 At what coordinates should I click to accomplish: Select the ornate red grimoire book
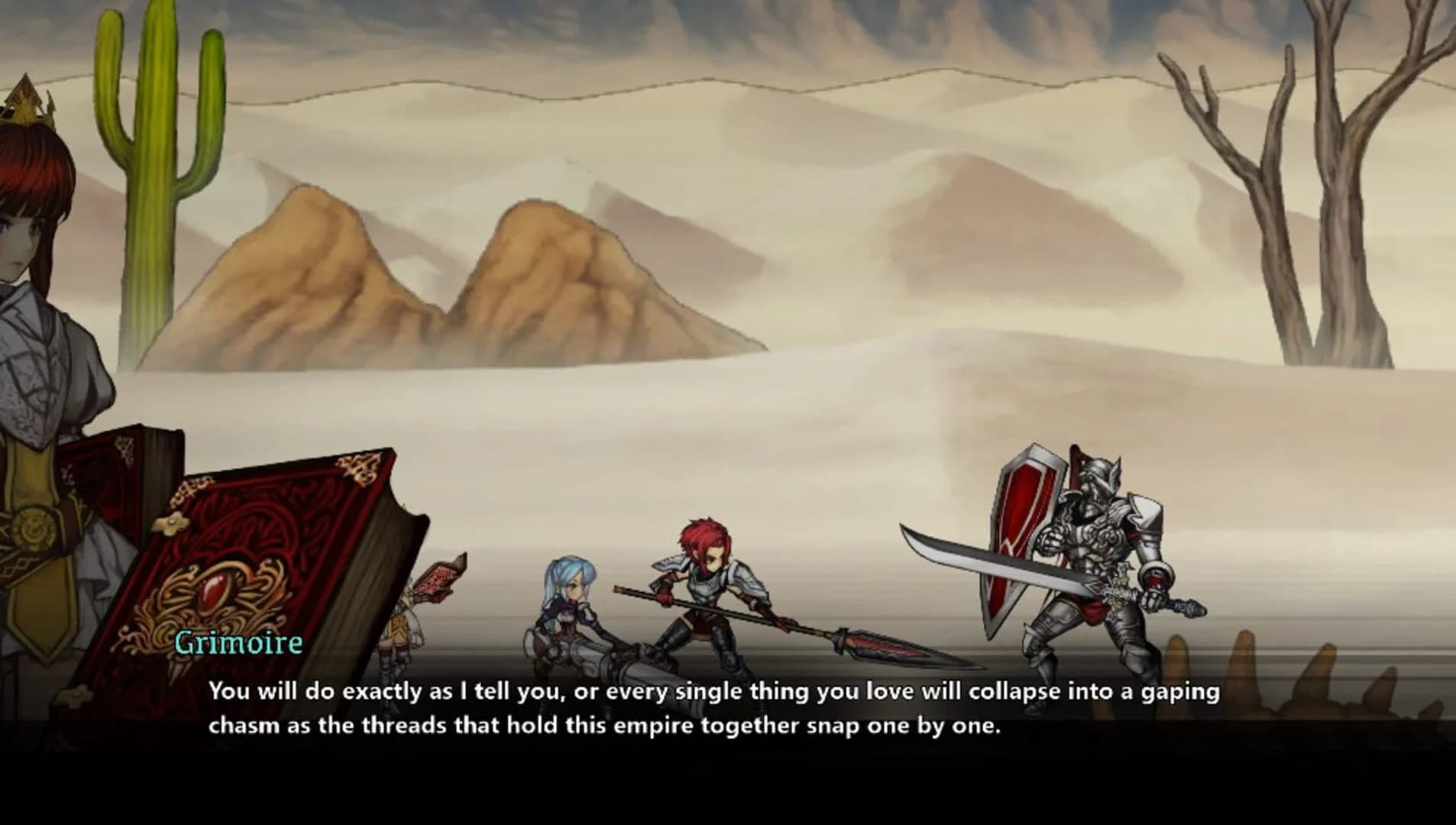[x=252, y=565]
